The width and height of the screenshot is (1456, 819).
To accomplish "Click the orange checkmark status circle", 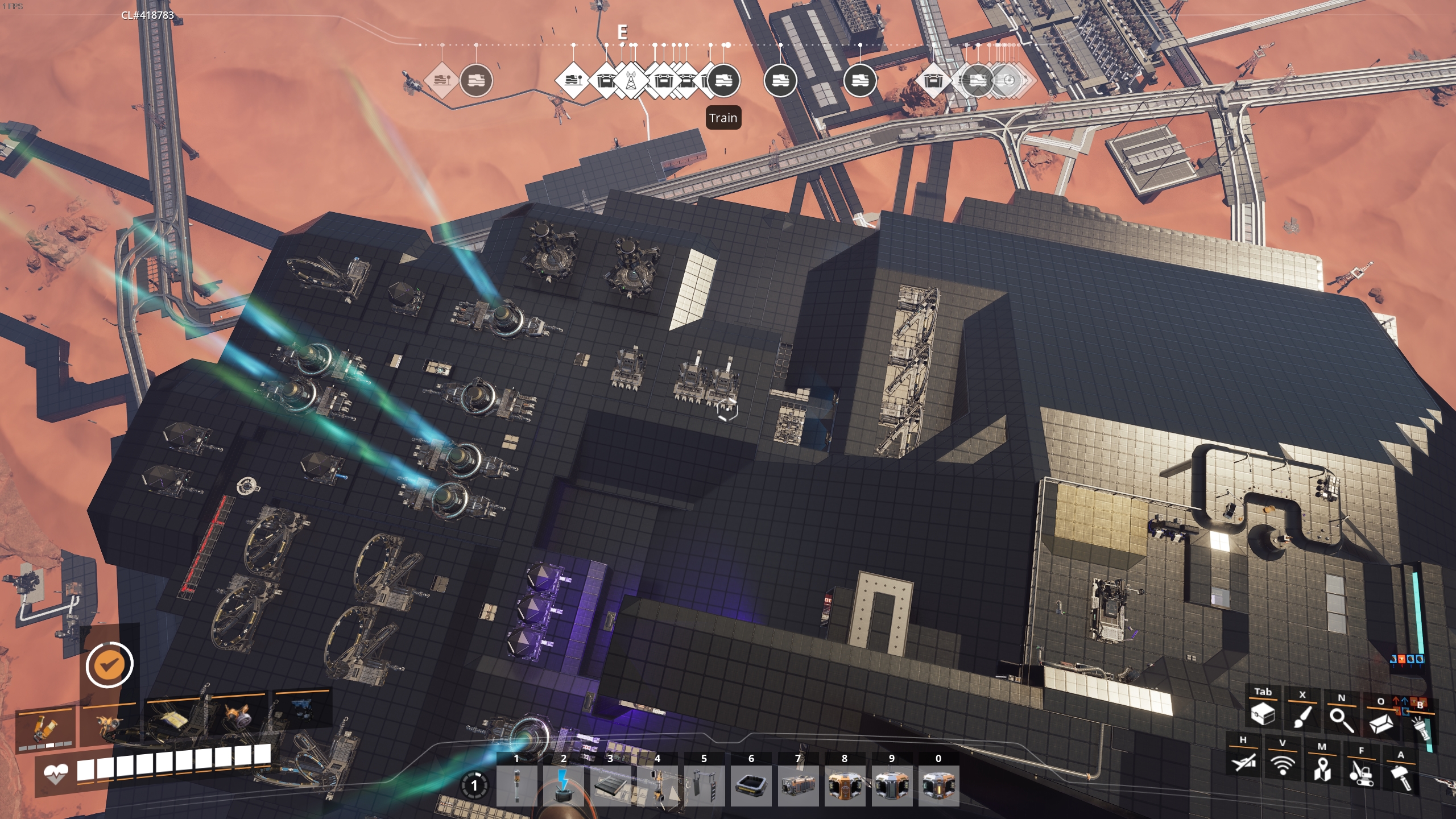I will 109,664.
